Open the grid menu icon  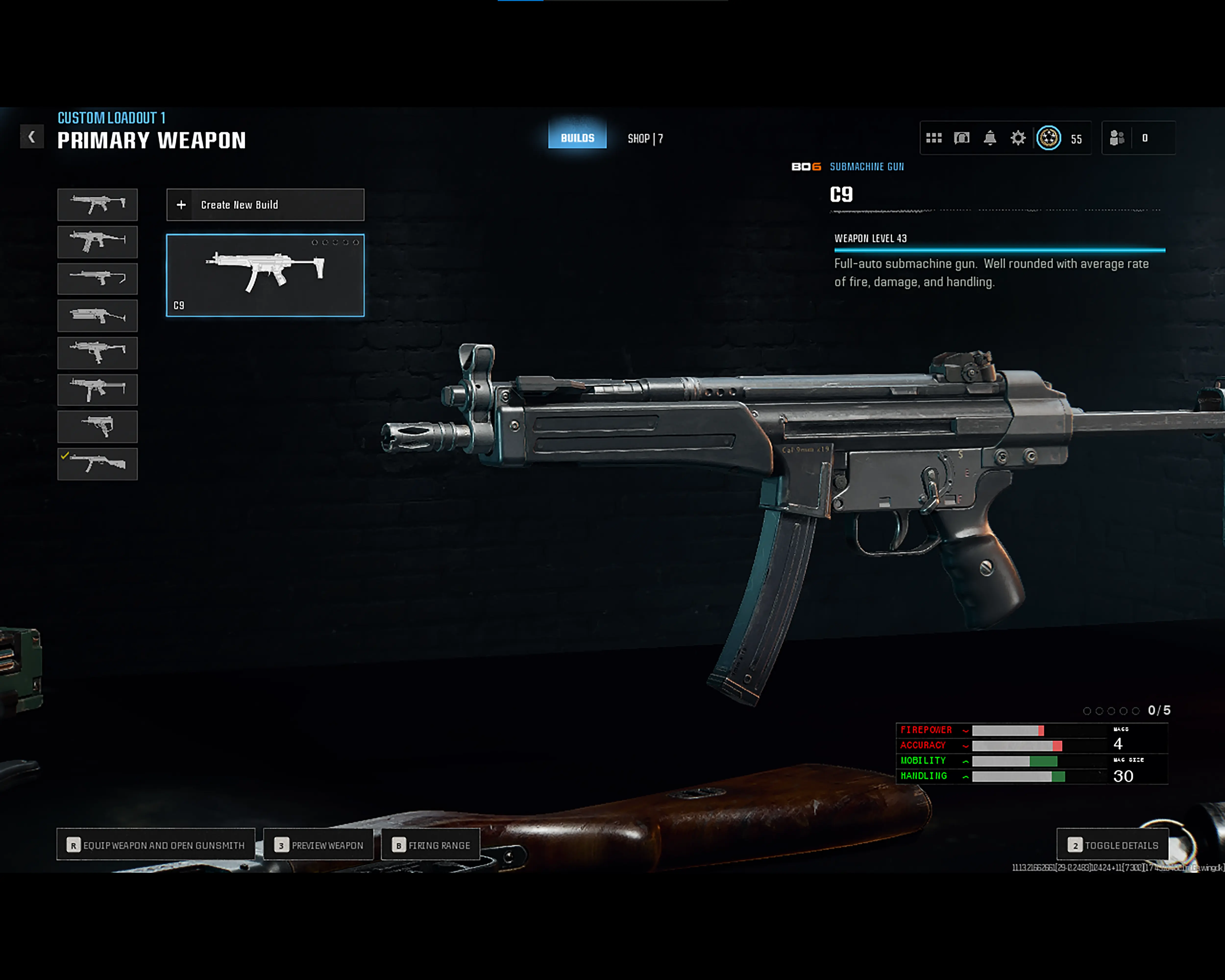933,138
